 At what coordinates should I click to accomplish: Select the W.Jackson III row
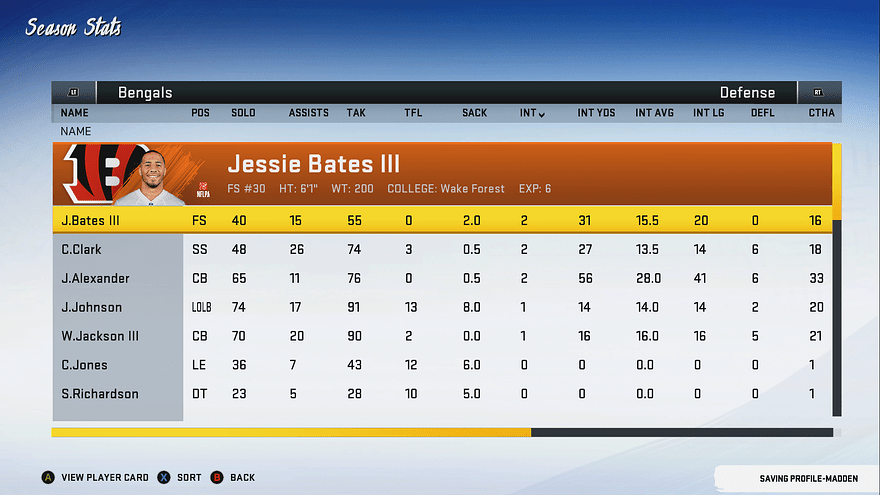click(440, 336)
